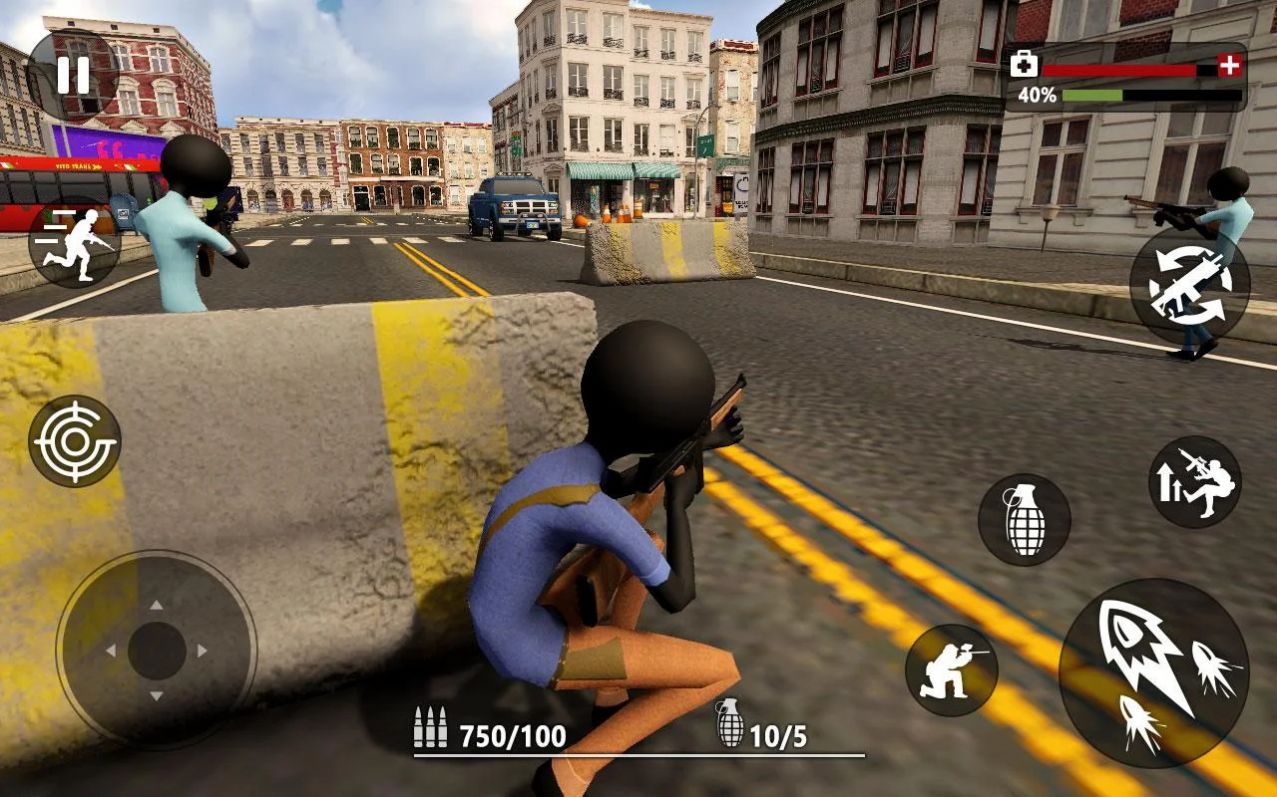Toggle the sprint running soldier icon
1277x797 pixels.
click(75, 243)
